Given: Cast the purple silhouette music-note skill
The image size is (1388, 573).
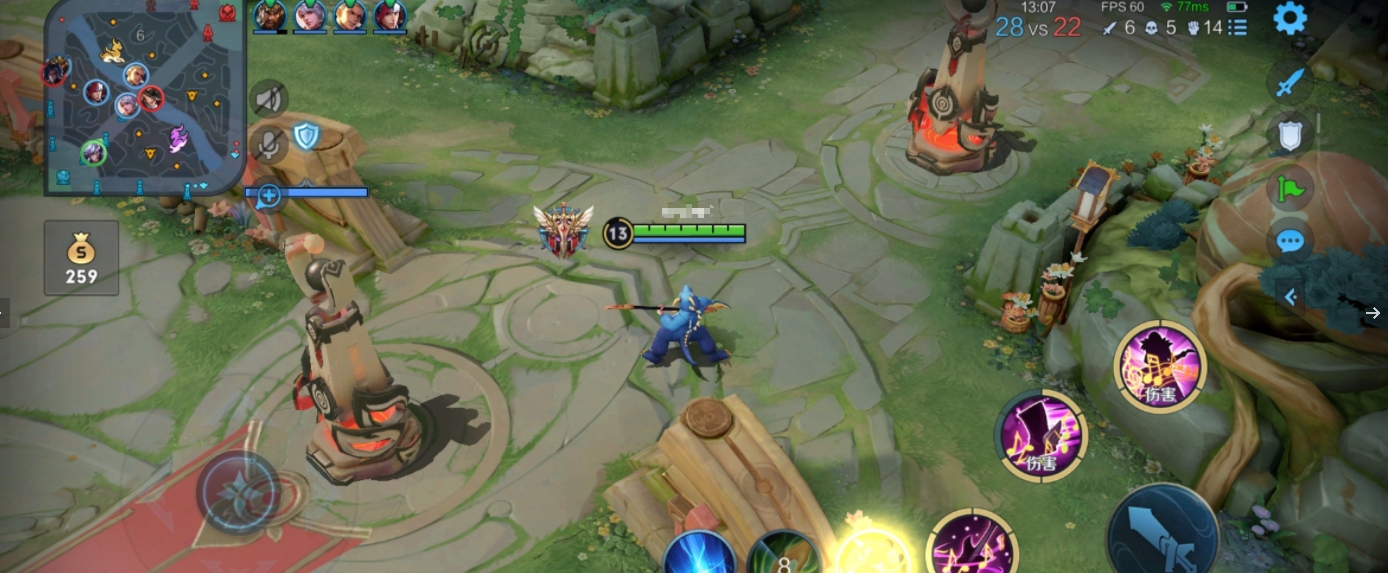Looking at the screenshot, I should (x=1160, y=367).
